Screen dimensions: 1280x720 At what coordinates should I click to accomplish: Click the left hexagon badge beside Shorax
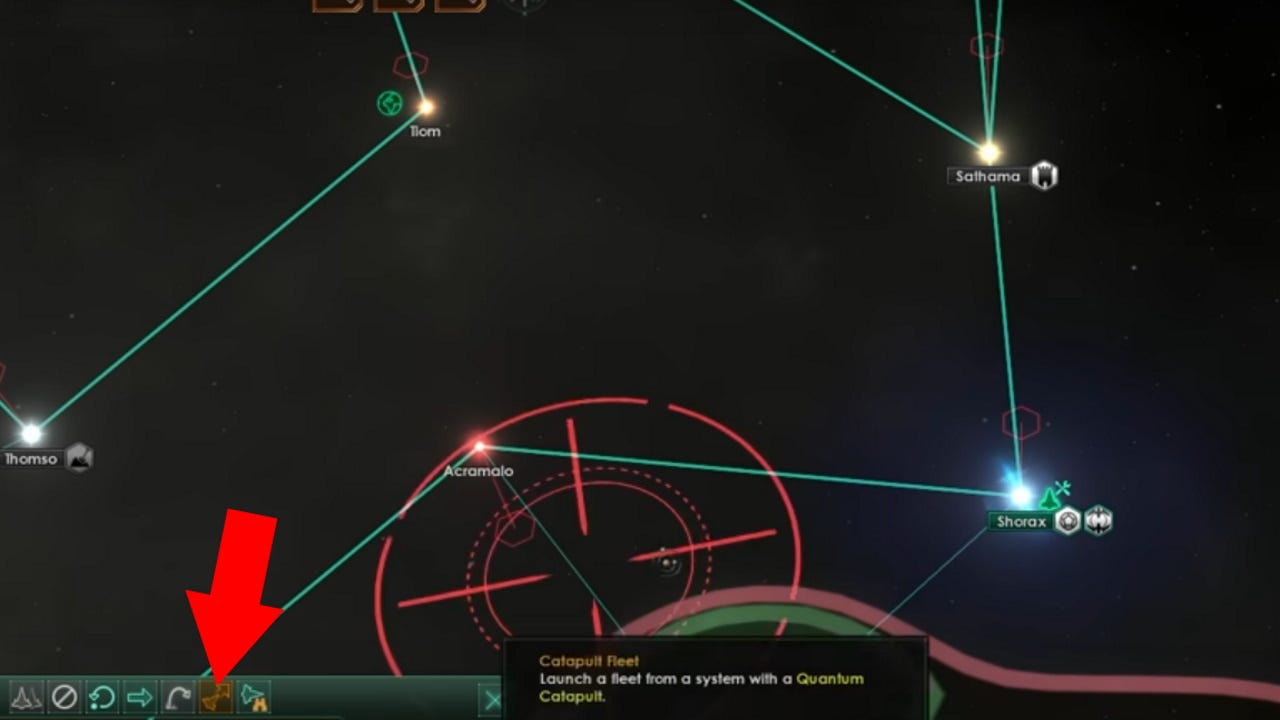(1066, 522)
